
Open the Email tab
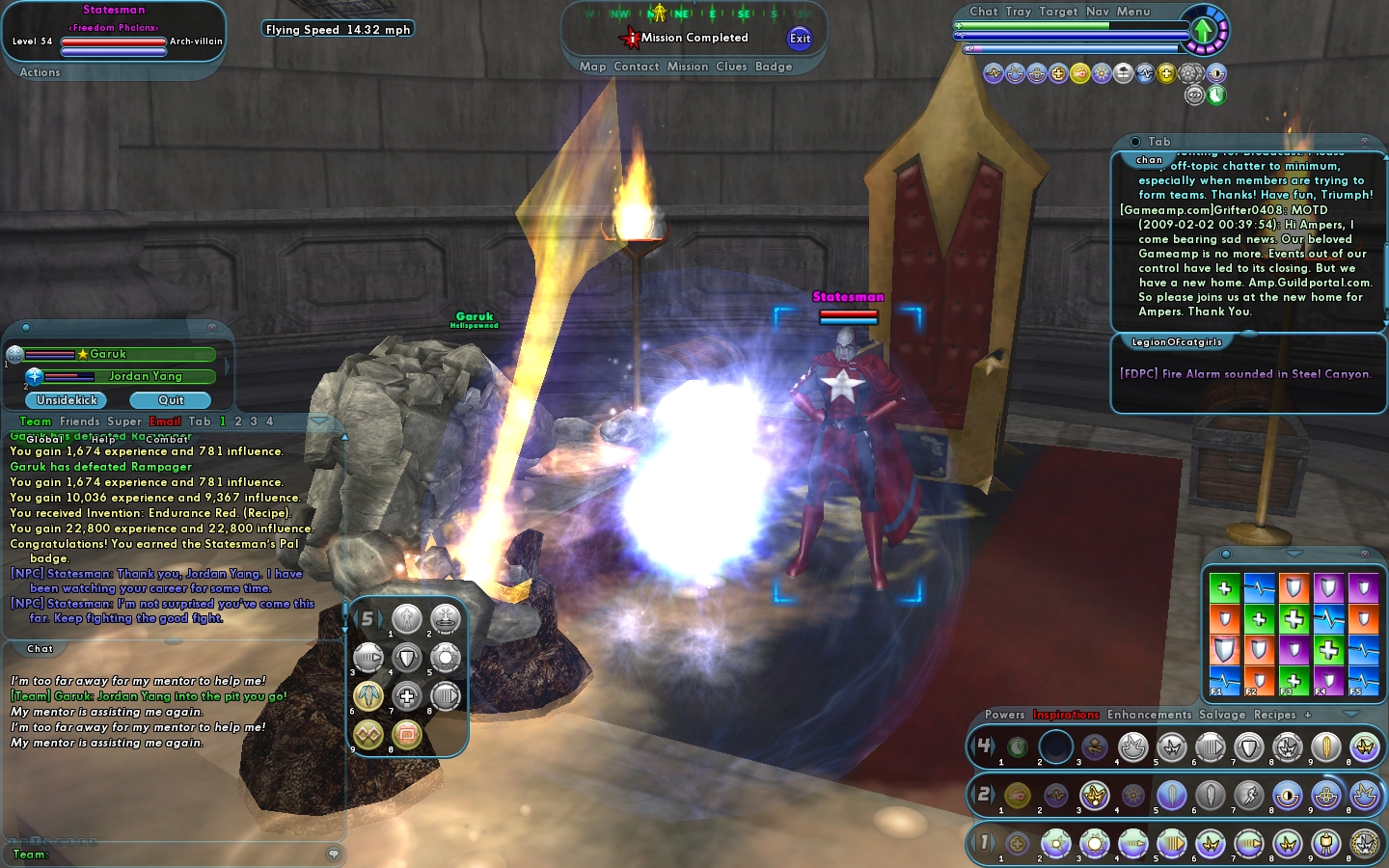tap(165, 421)
